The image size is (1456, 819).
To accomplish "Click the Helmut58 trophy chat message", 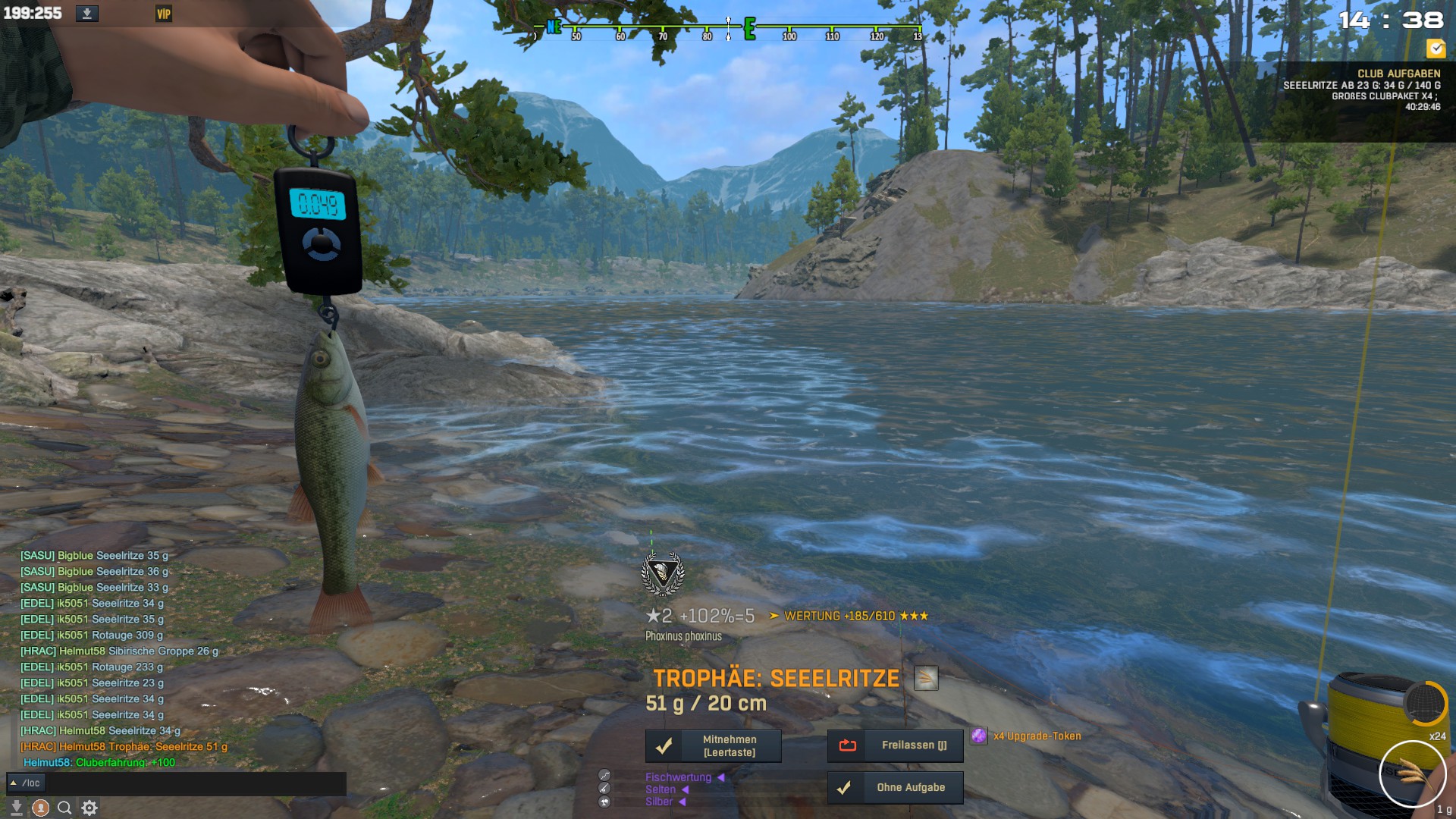I will tap(124, 747).
